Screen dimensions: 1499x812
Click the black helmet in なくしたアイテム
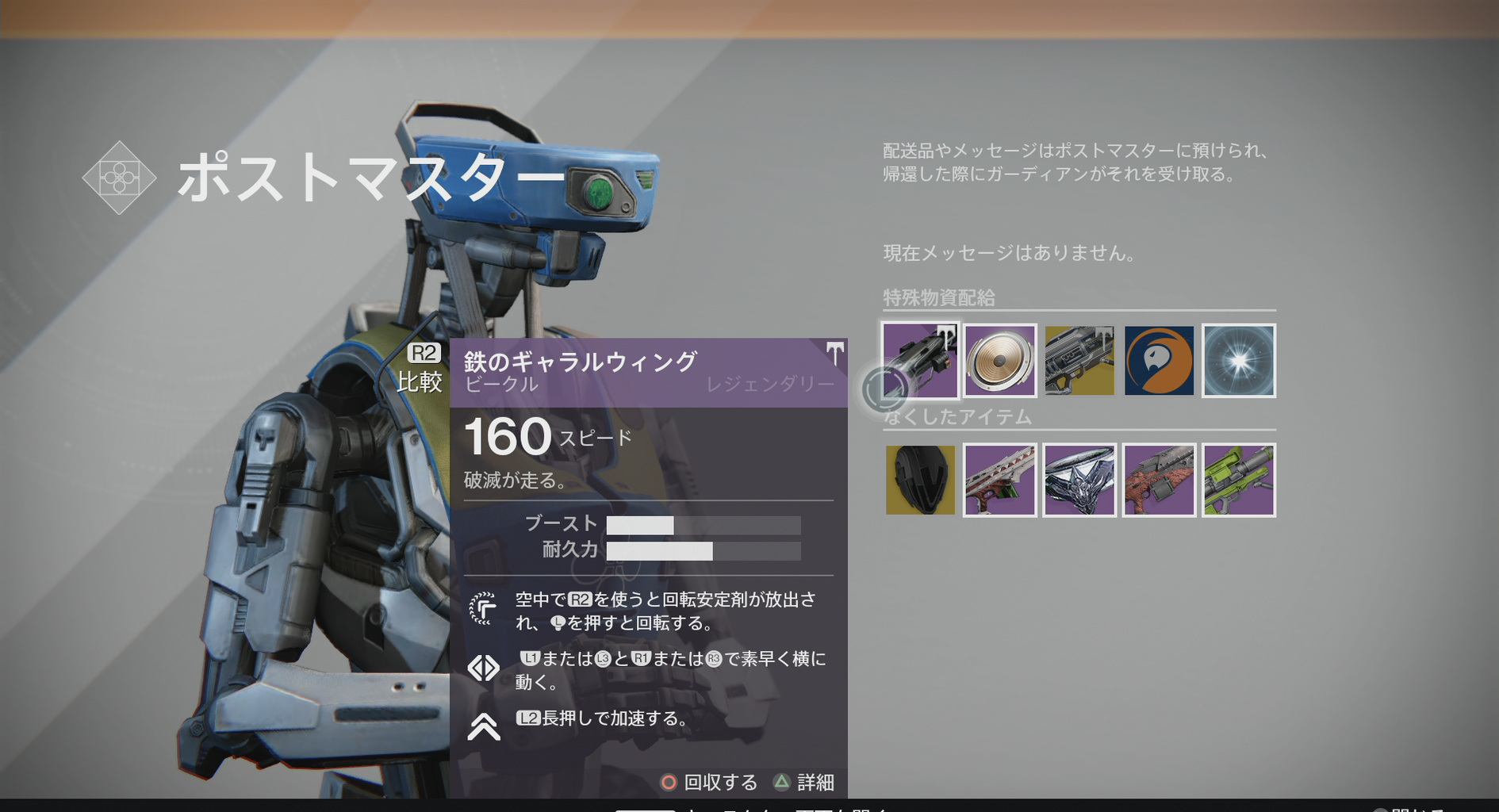pos(920,480)
